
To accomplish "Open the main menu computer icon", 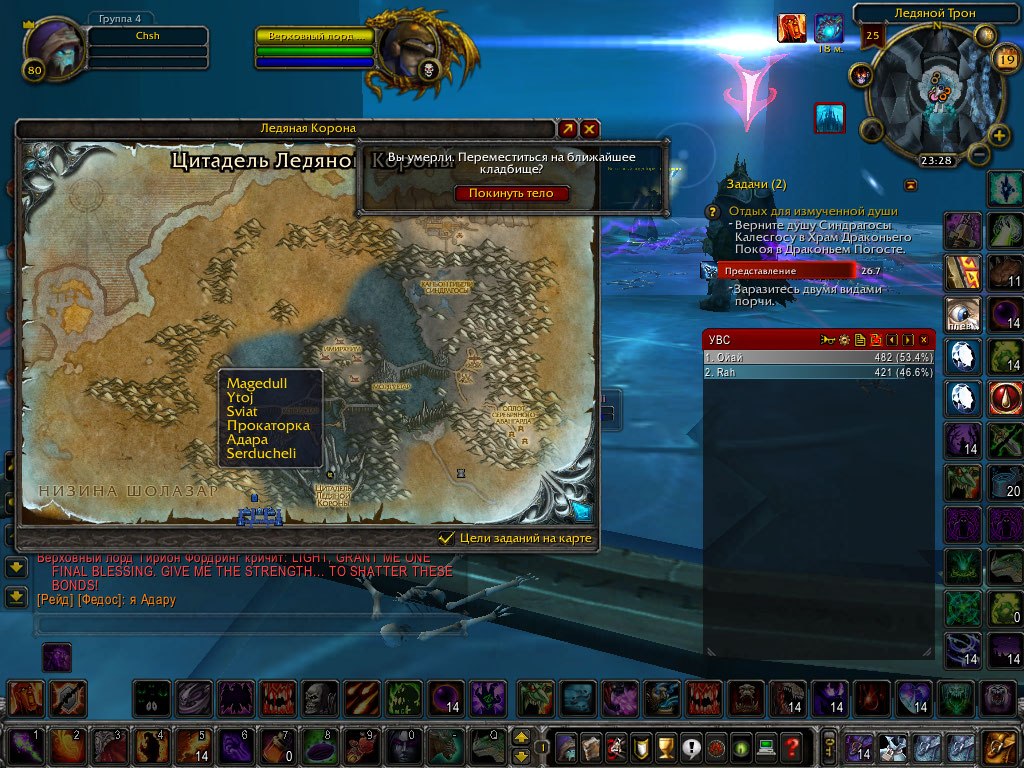I will (x=766, y=746).
